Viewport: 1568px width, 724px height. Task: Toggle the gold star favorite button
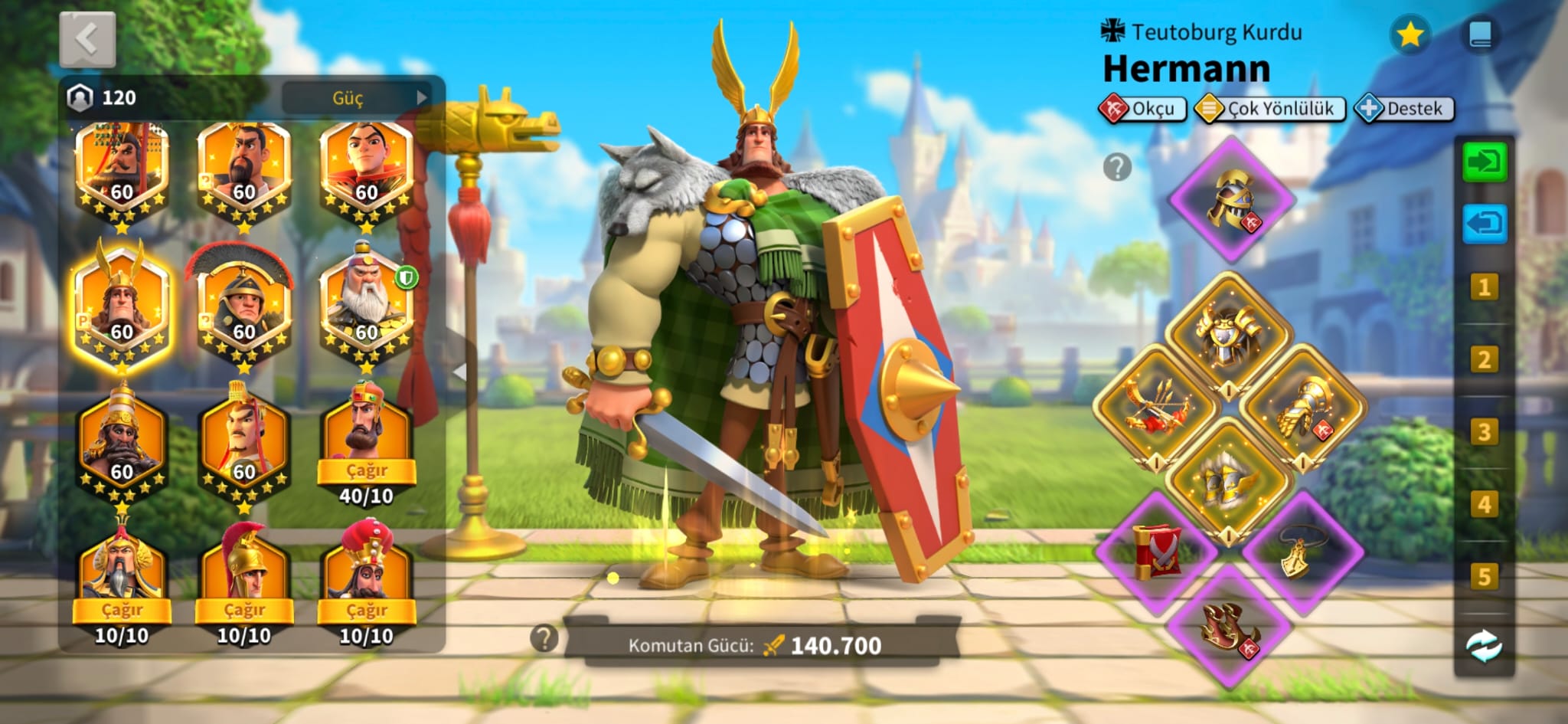pyautogui.click(x=1410, y=35)
